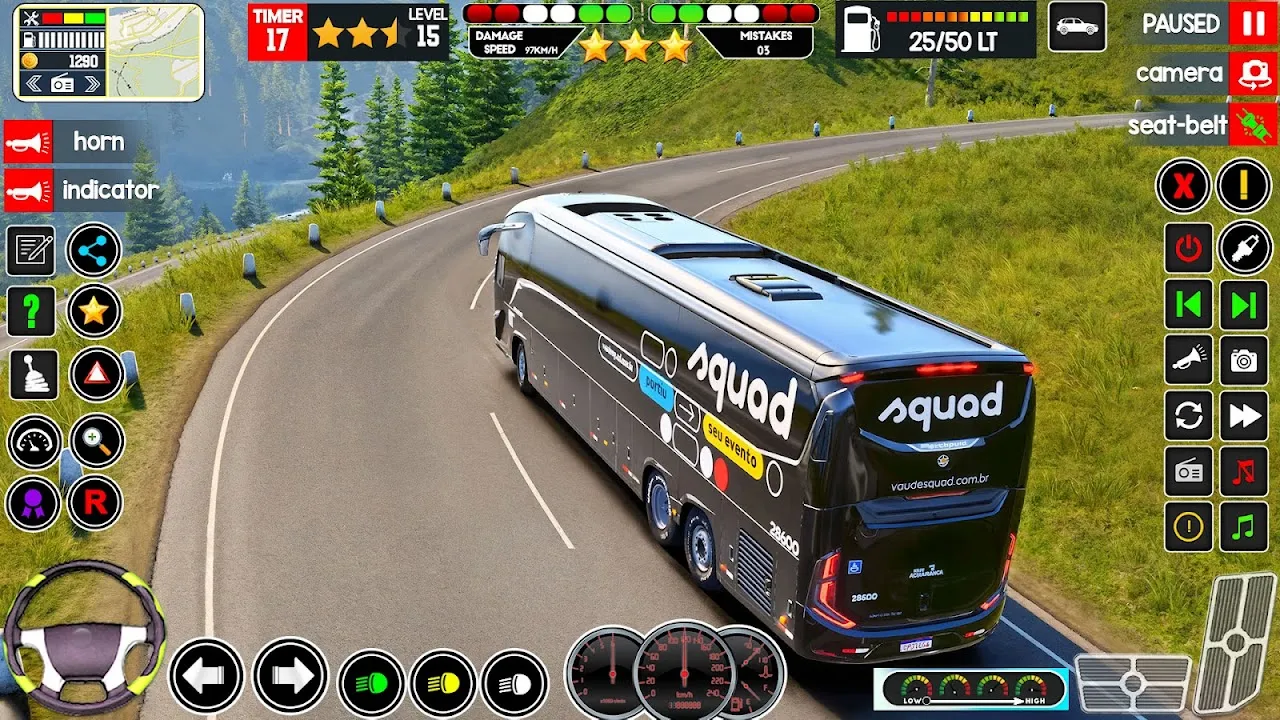Skip to the next track
The image size is (1280, 720).
coord(1244,305)
